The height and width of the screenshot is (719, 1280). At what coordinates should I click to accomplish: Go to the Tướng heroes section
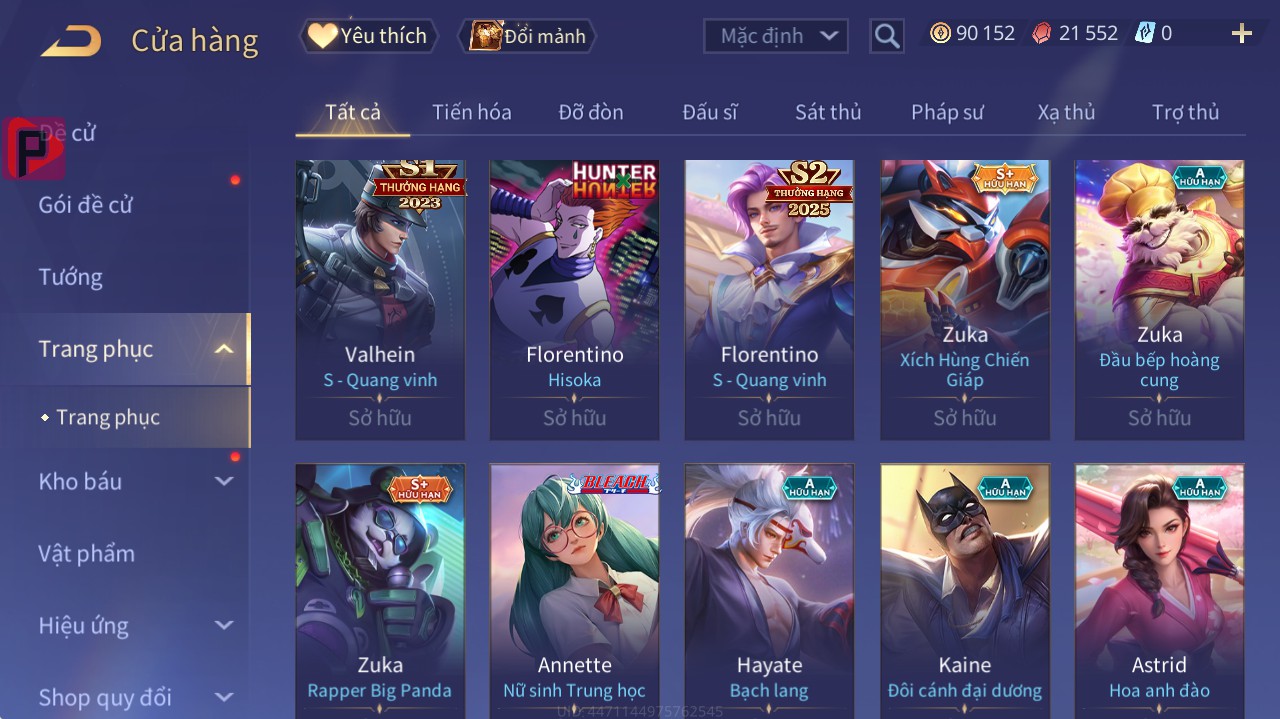(71, 277)
